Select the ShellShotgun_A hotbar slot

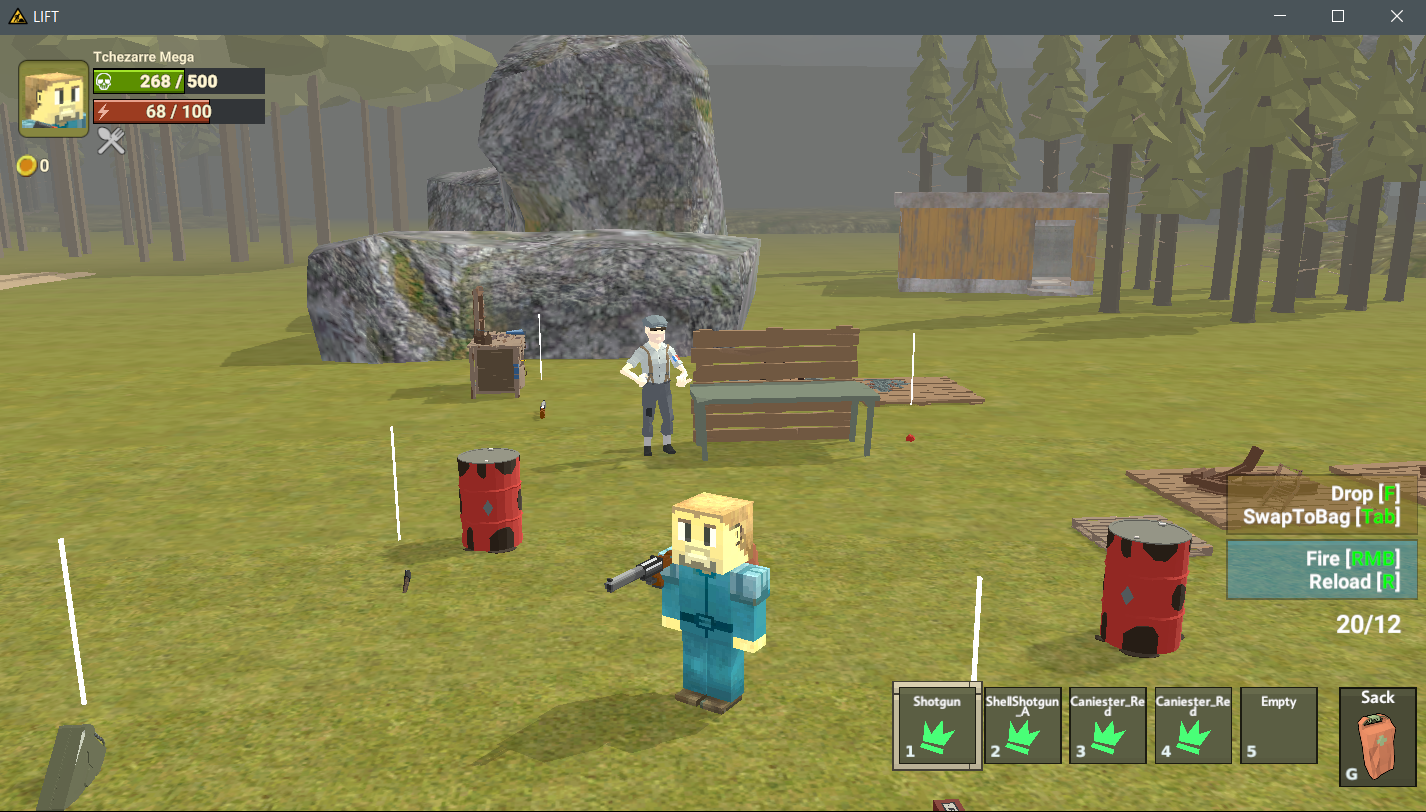1022,727
